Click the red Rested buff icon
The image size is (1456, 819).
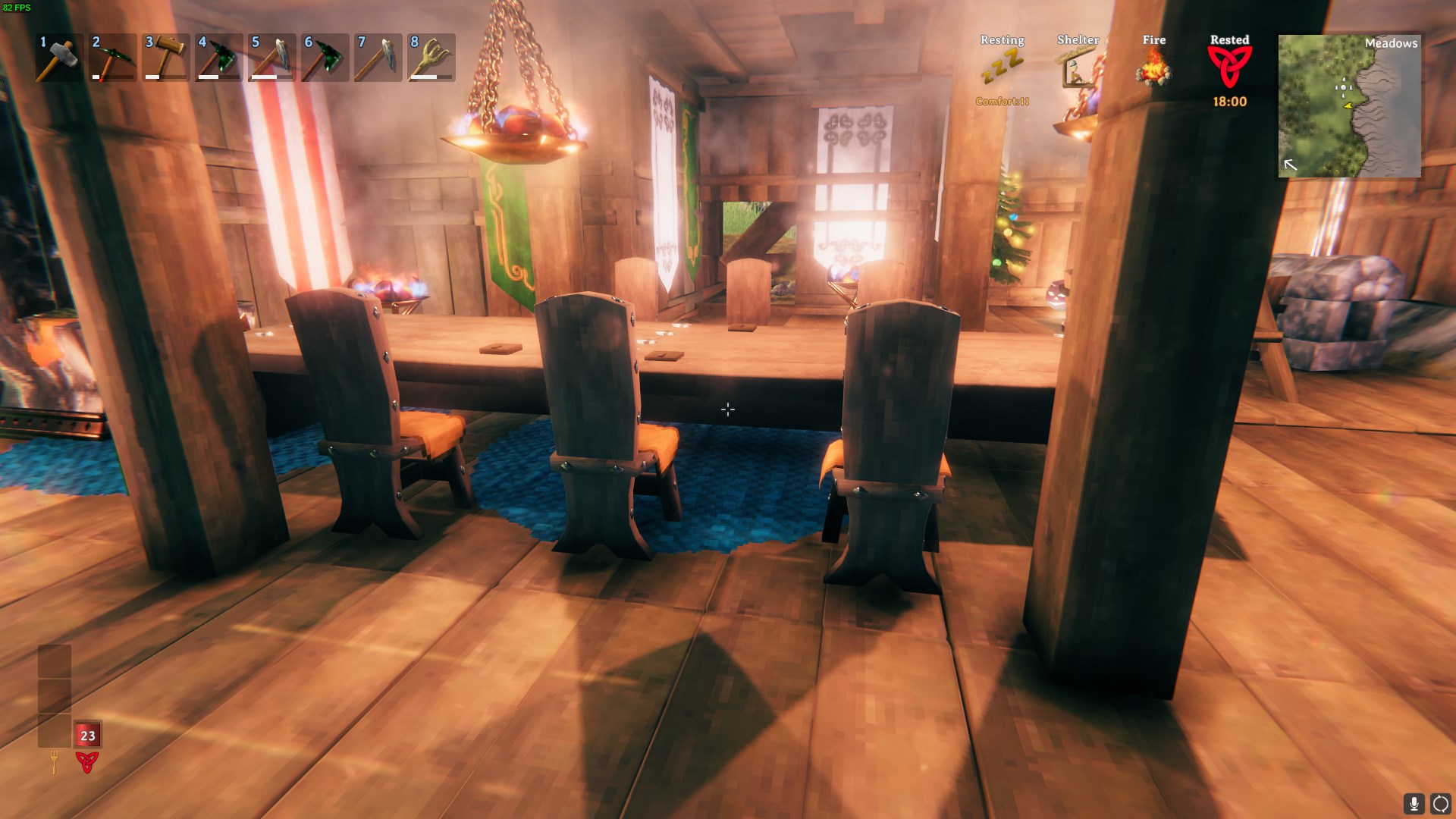coord(1229,67)
